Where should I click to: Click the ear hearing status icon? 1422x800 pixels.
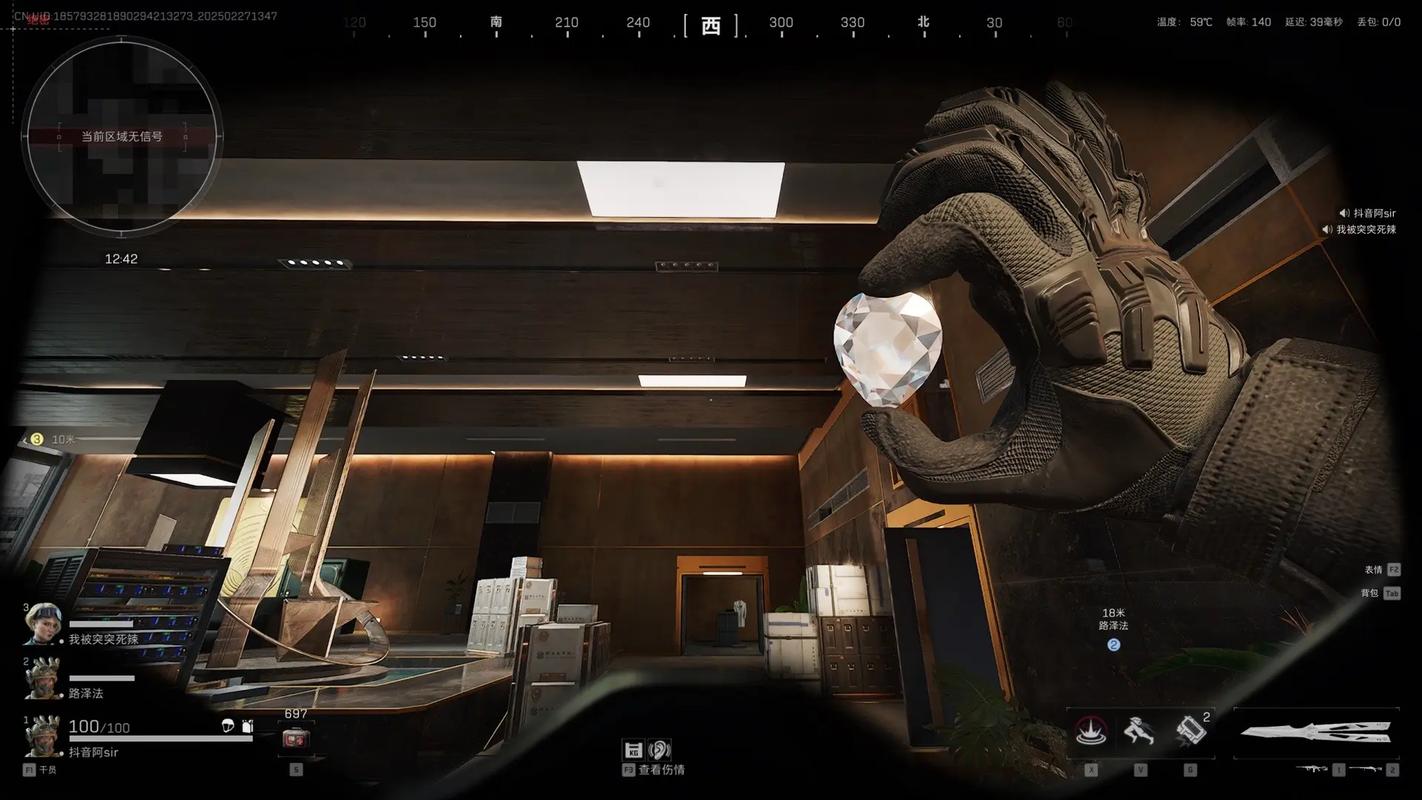tap(660, 749)
